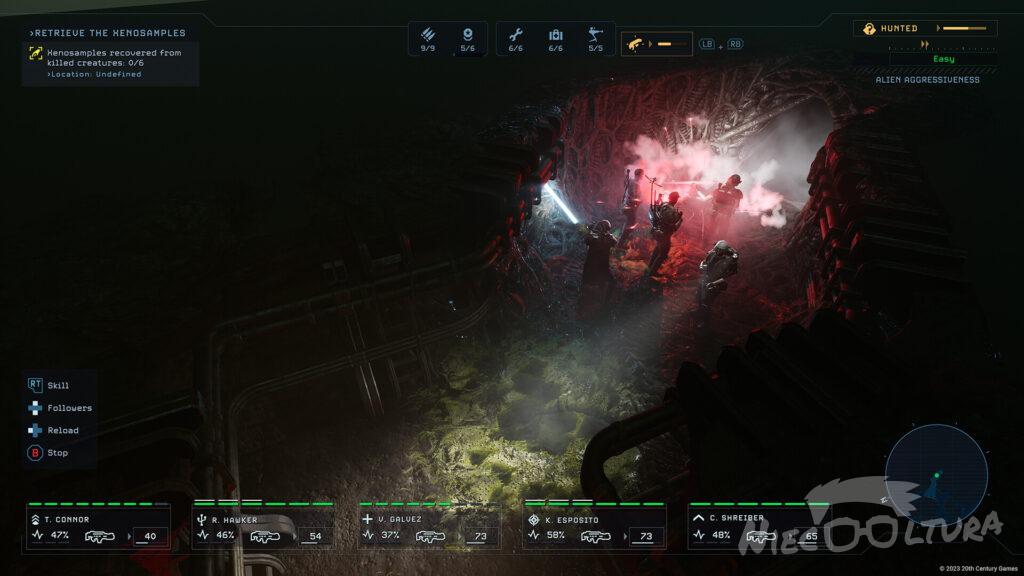Viewport: 1024px width, 576px height.
Task: Select K. Esposito's squad card
Action: [594, 527]
